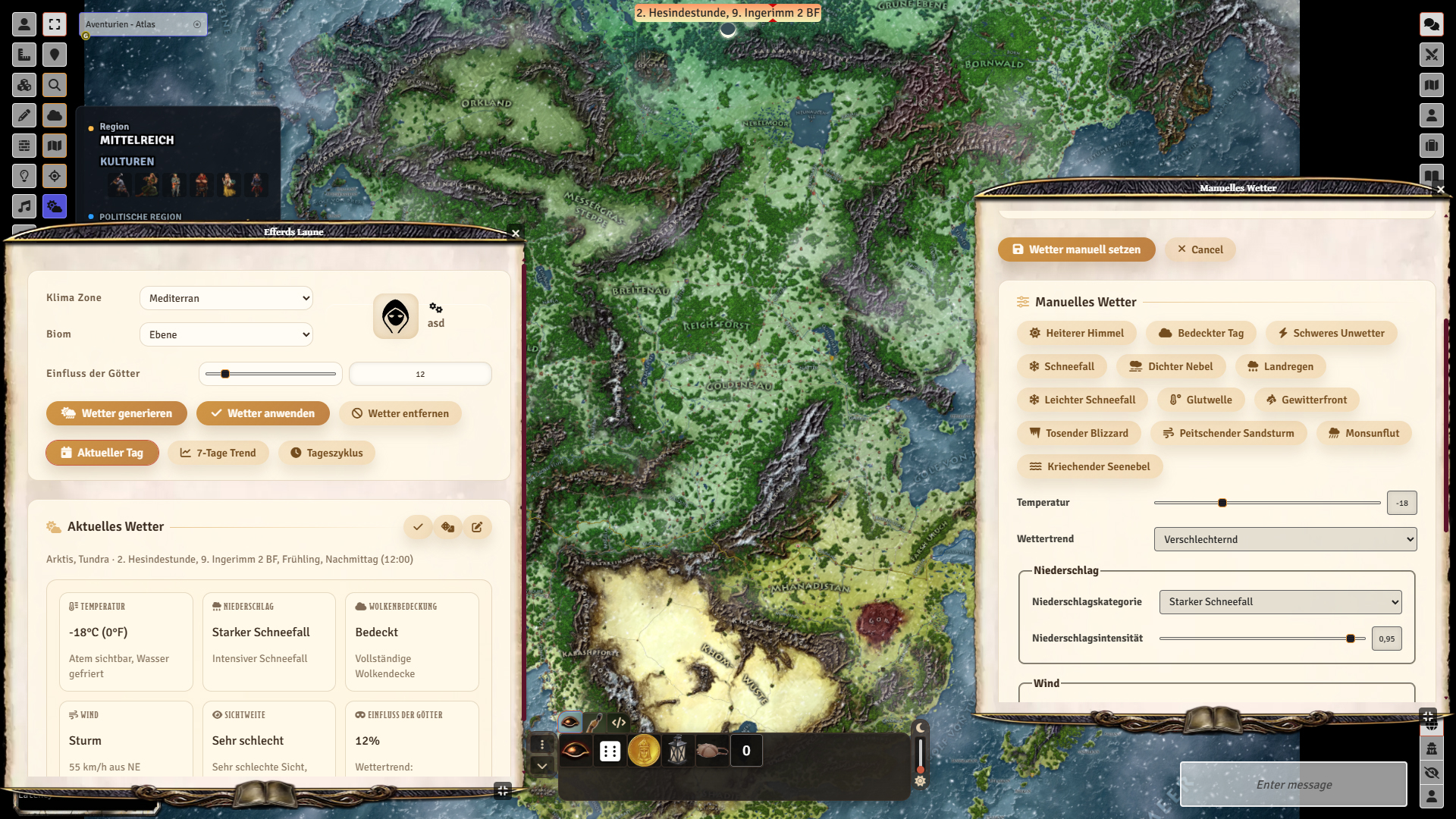
Task: Open the Niederschlagskategorie dropdown
Action: coord(1280,601)
